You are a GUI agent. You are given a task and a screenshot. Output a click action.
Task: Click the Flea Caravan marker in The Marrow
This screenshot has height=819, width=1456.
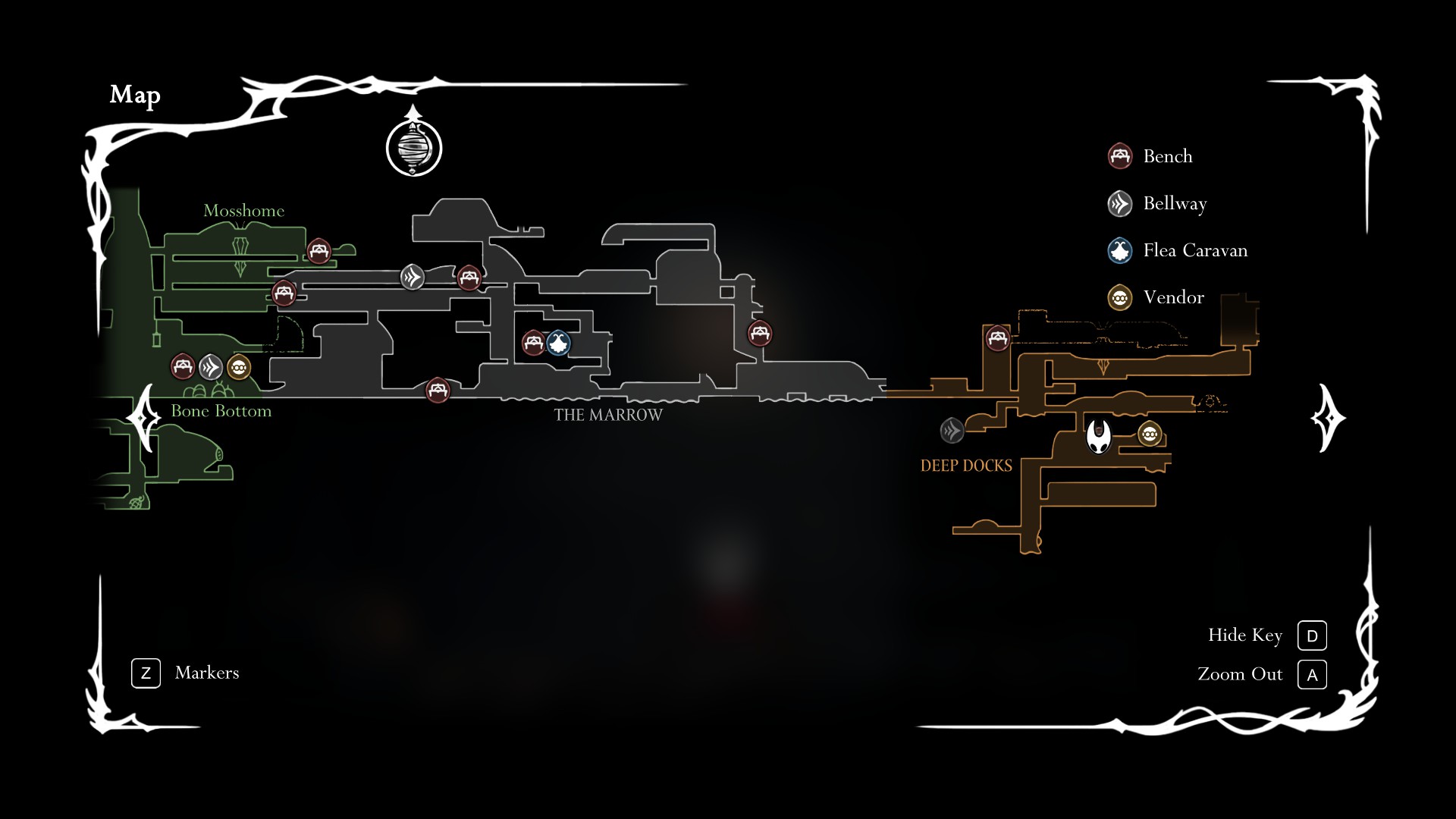(559, 343)
